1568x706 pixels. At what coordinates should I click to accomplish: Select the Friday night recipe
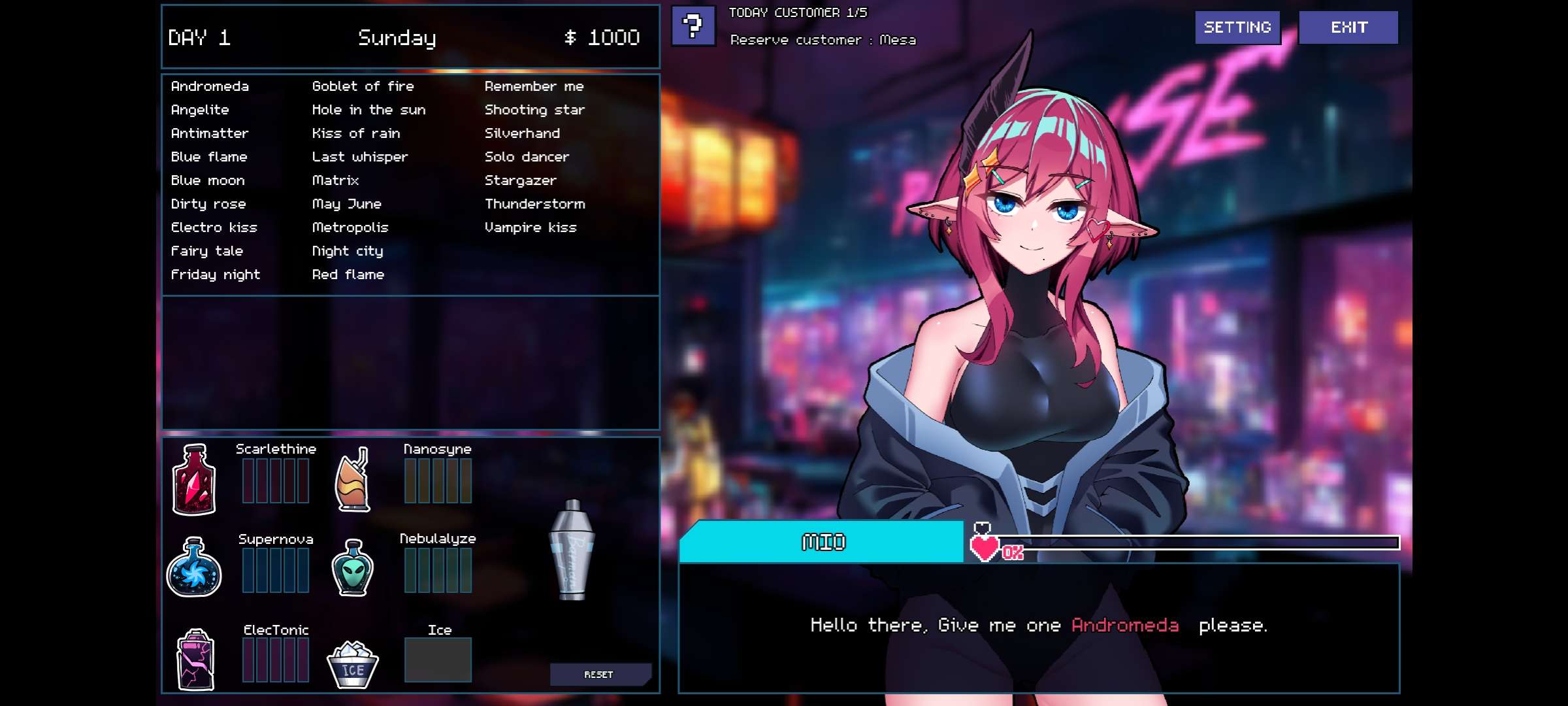[215, 275]
